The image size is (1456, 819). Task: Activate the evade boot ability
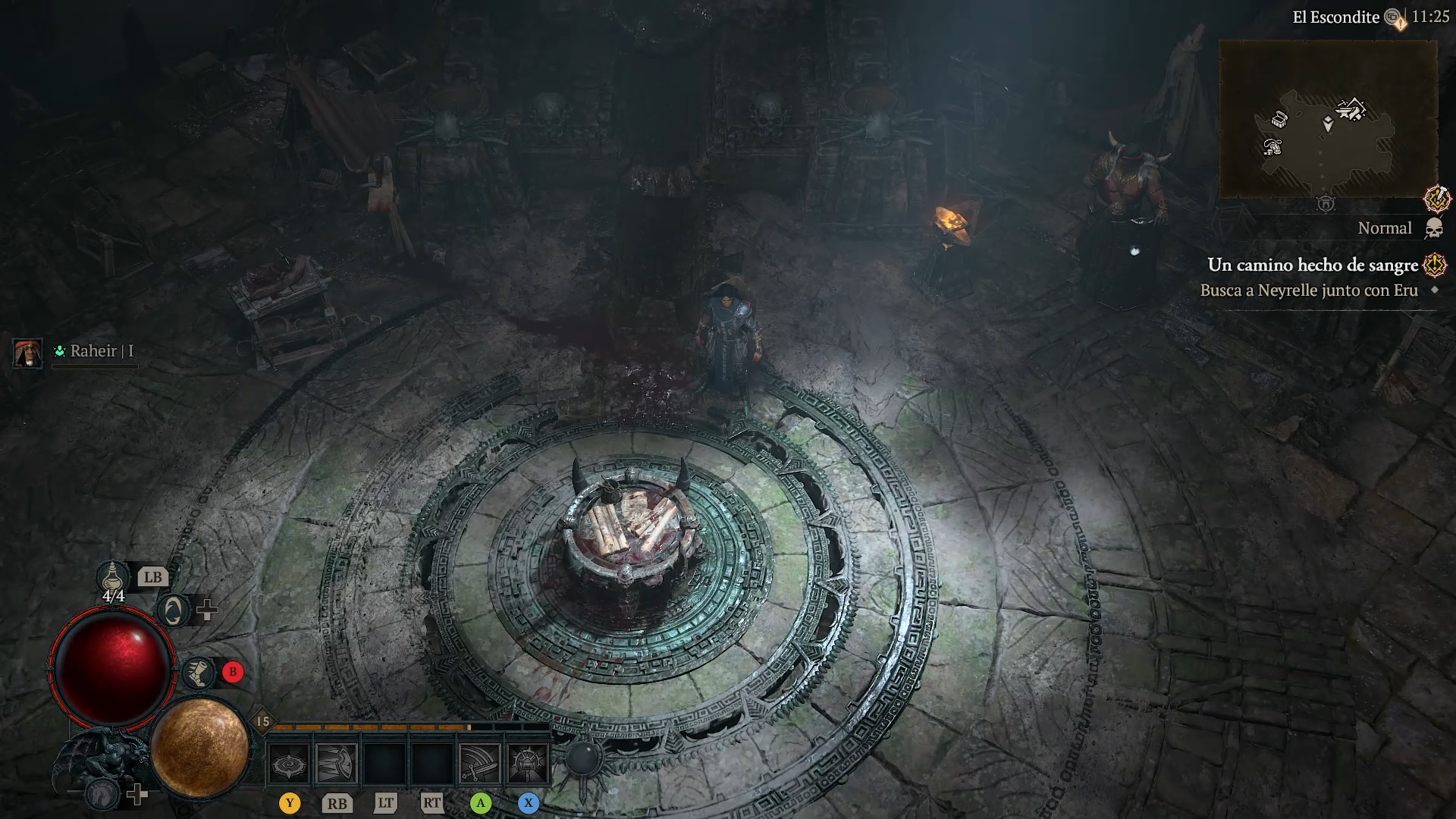click(x=199, y=672)
